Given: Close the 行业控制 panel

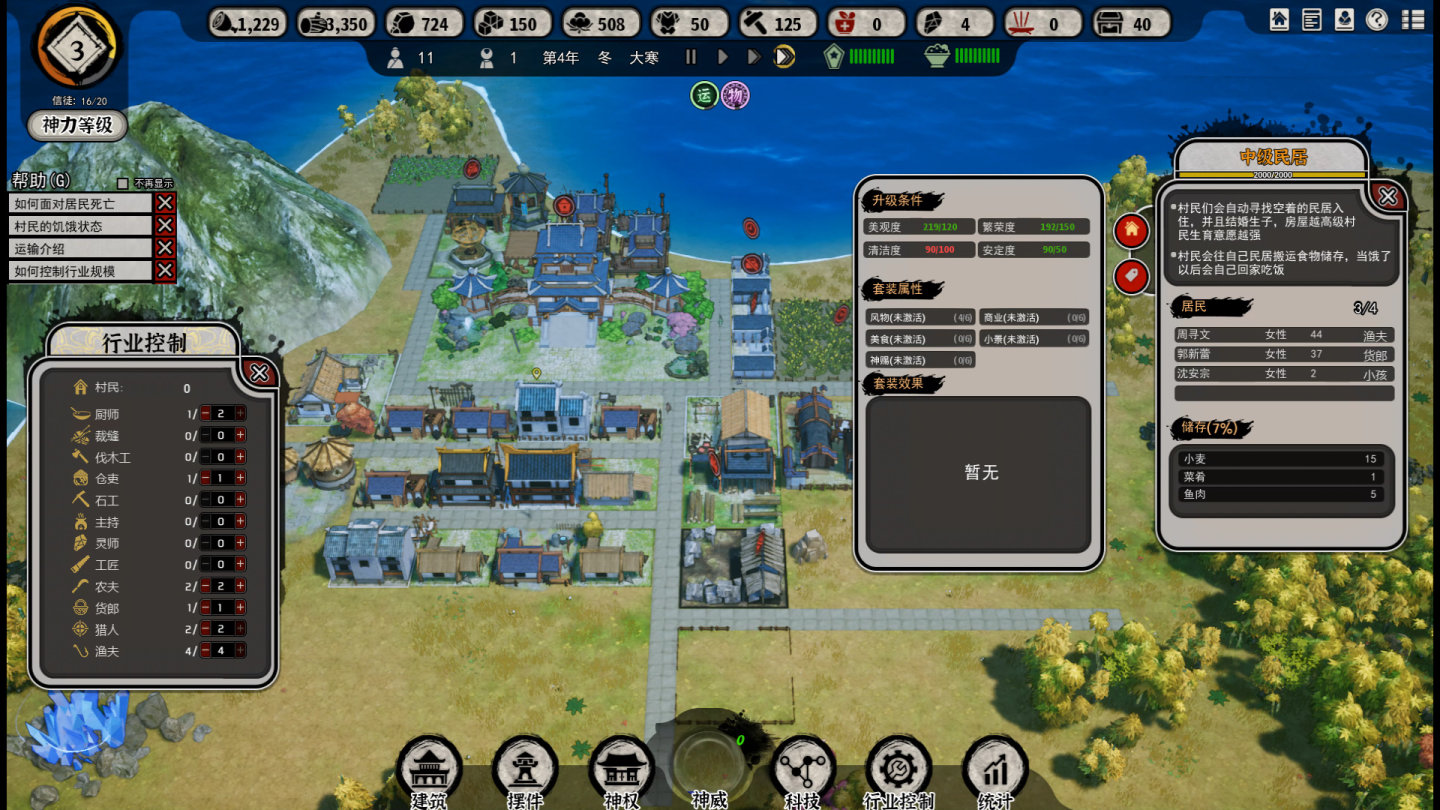Looking at the screenshot, I should tap(259, 373).
